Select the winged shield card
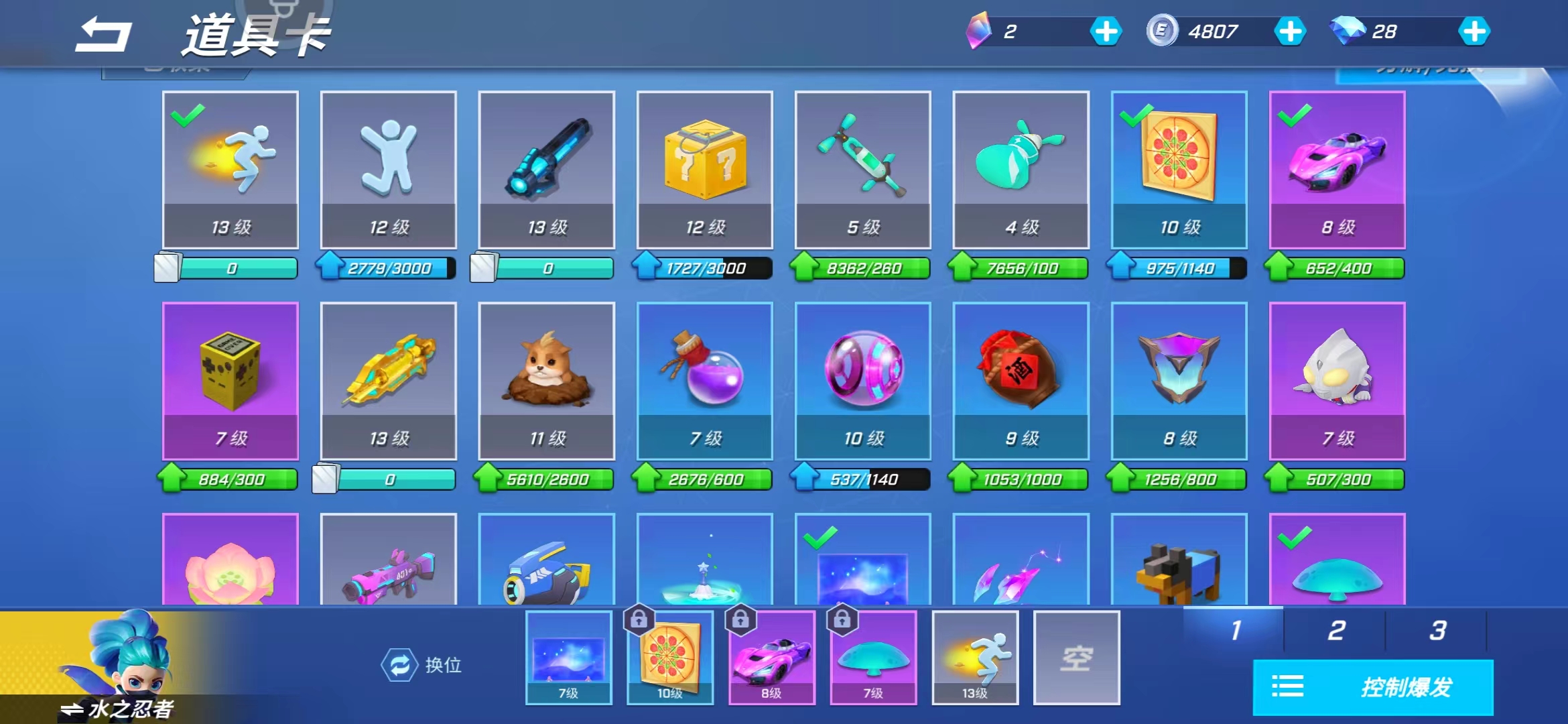This screenshot has width=1568, height=724. click(1179, 381)
